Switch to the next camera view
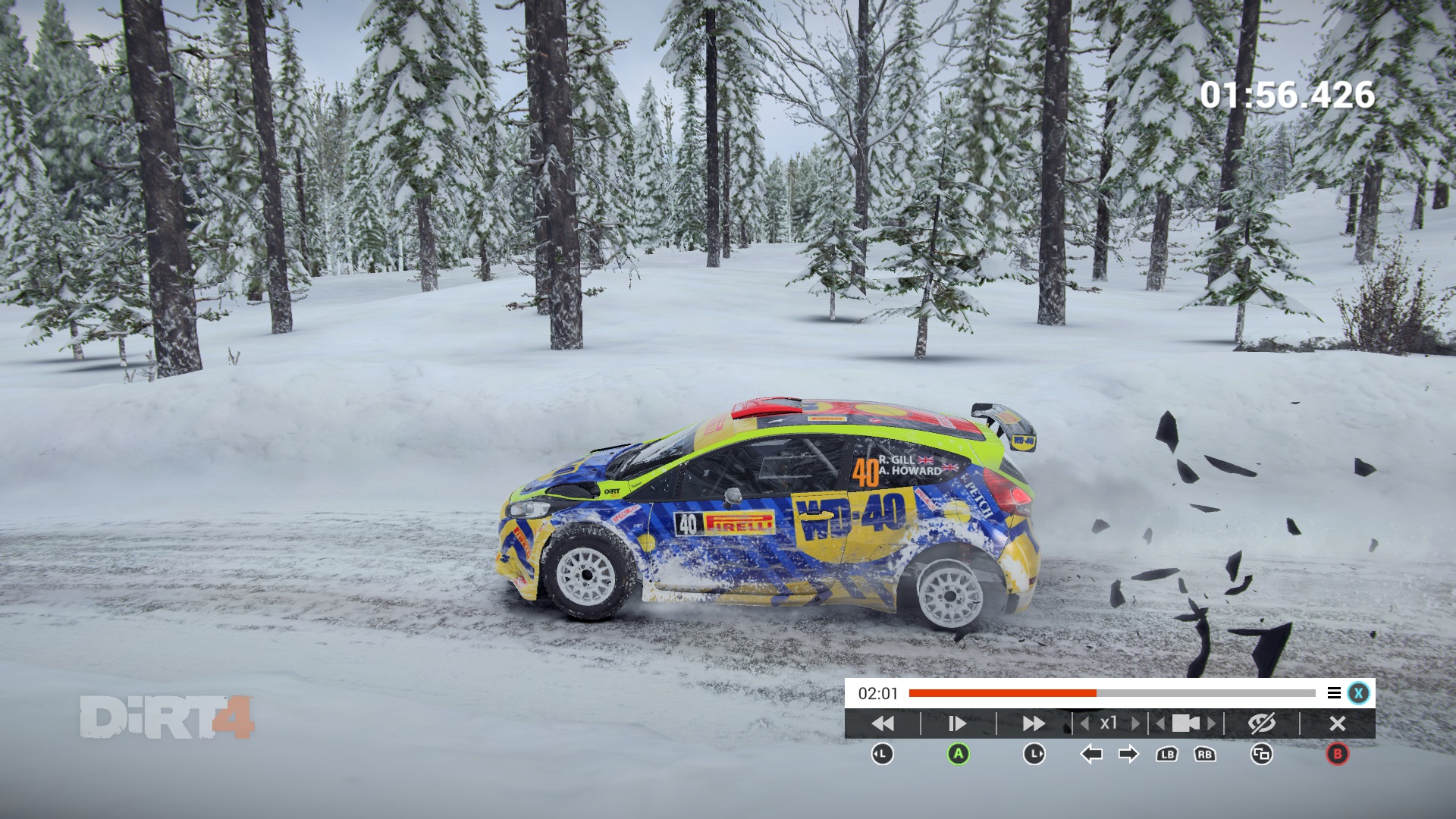This screenshot has width=1456, height=819. [x=1212, y=723]
